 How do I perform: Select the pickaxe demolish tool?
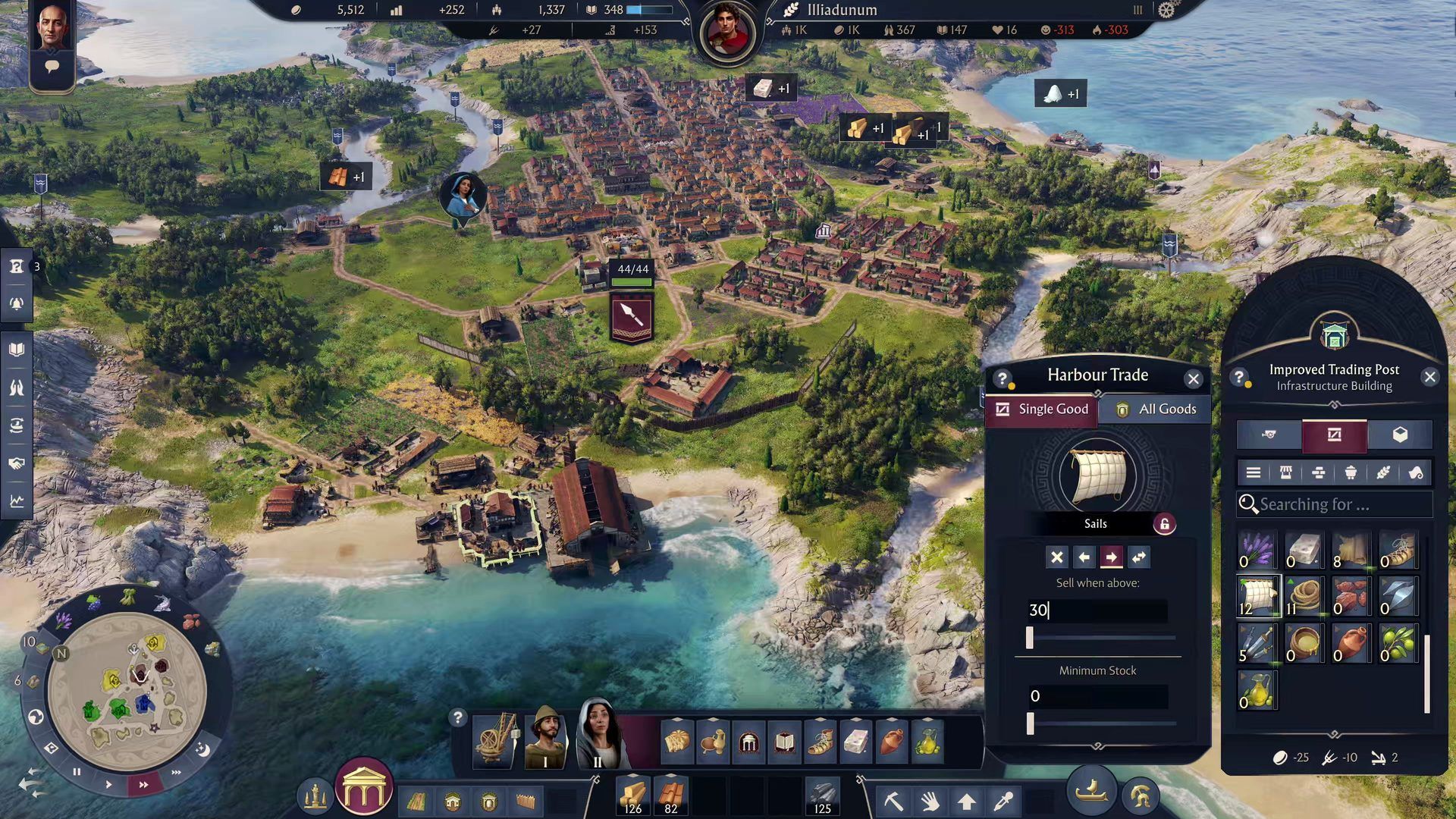tap(893, 800)
